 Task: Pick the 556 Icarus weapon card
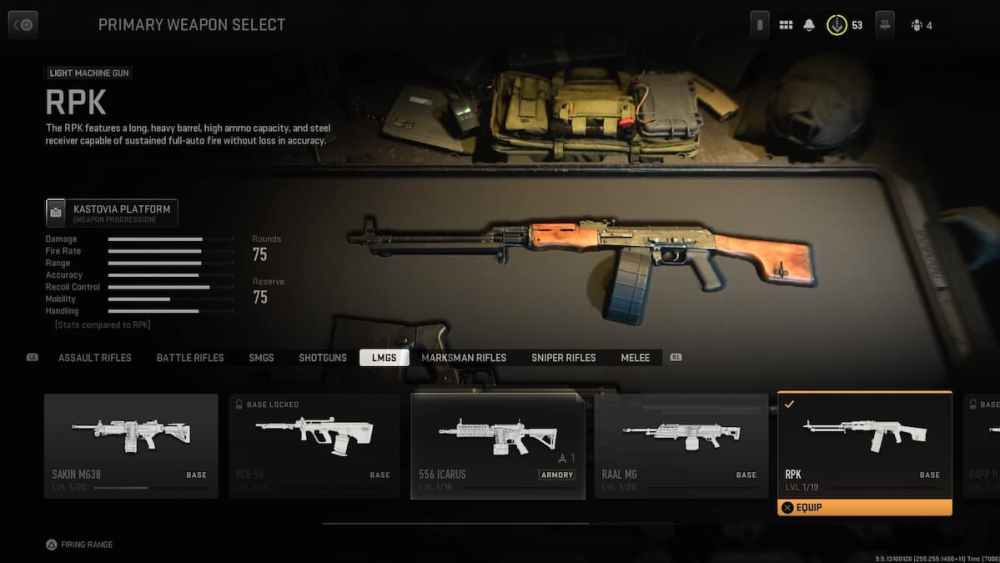click(x=498, y=445)
